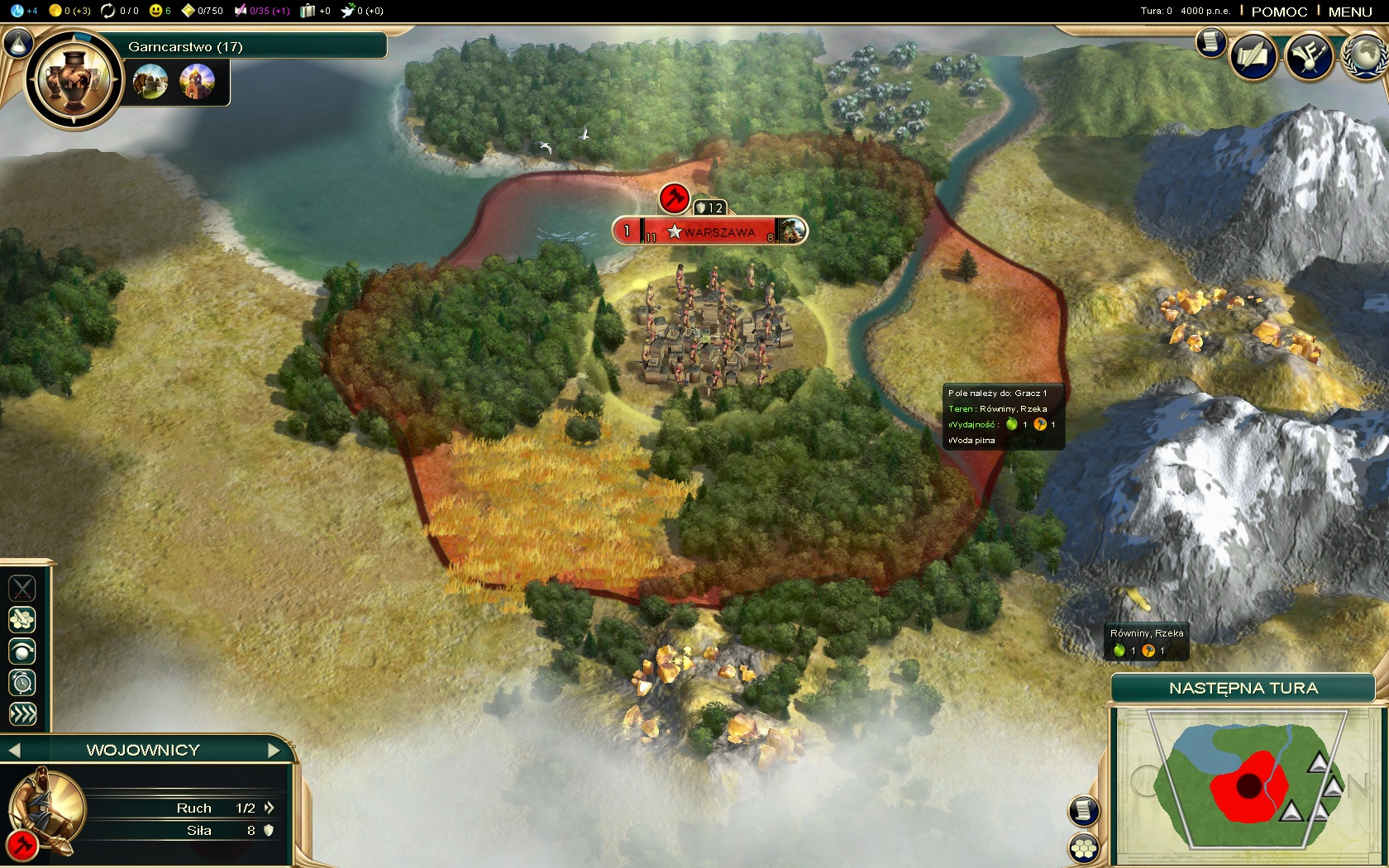Open the trumpet and brush panel
This screenshot has height=868, width=1389.
(1309, 57)
